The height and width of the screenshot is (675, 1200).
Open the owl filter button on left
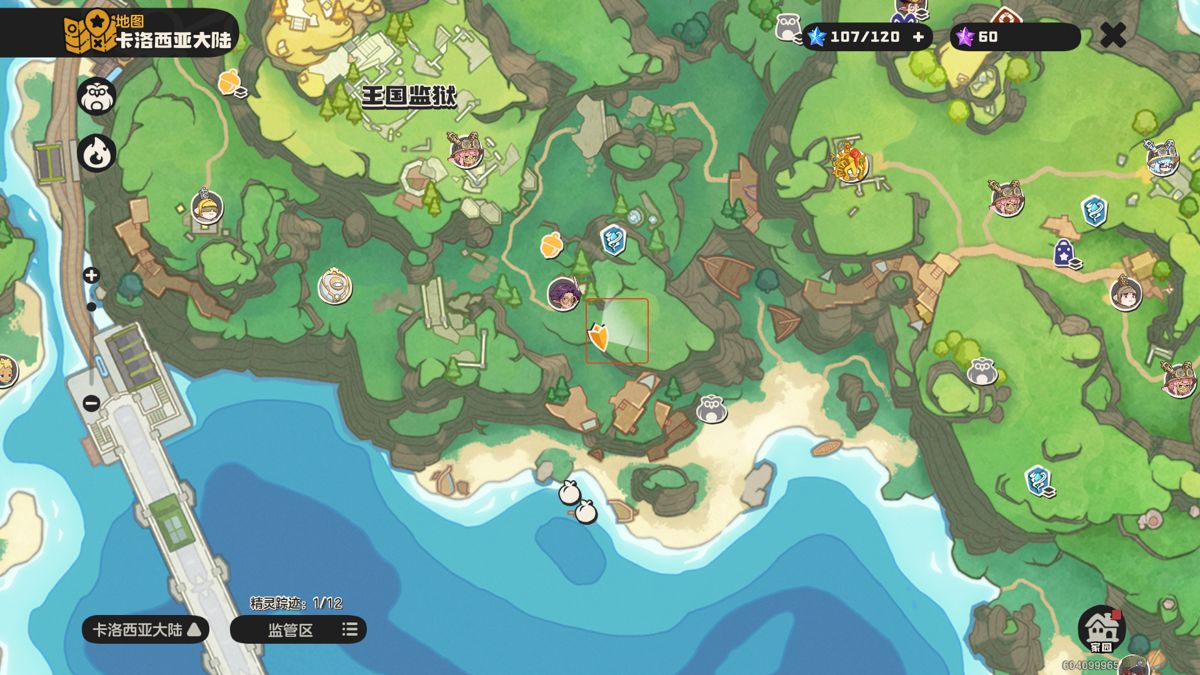pyautogui.click(x=97, y=97)
